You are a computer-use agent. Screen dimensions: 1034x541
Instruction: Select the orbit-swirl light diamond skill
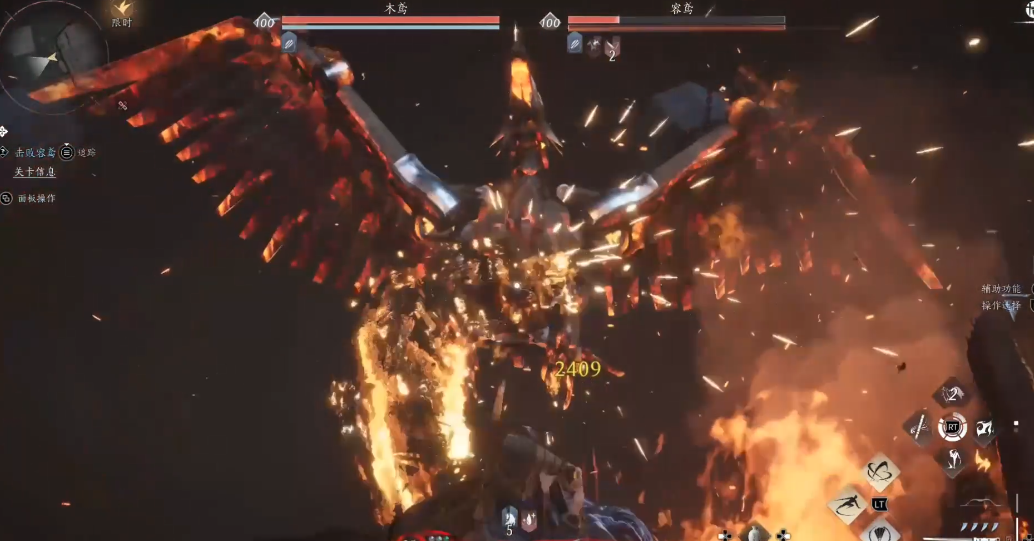point(880,473)
